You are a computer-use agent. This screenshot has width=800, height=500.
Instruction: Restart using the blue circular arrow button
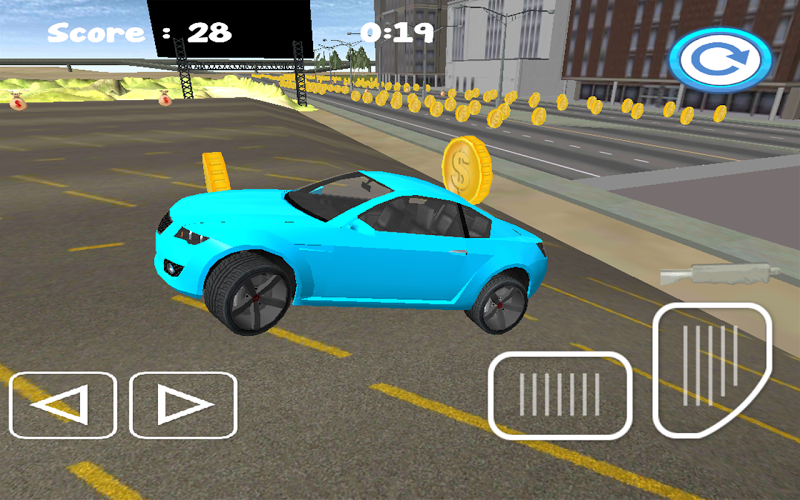pyautogui.click(x=720, y=60)
